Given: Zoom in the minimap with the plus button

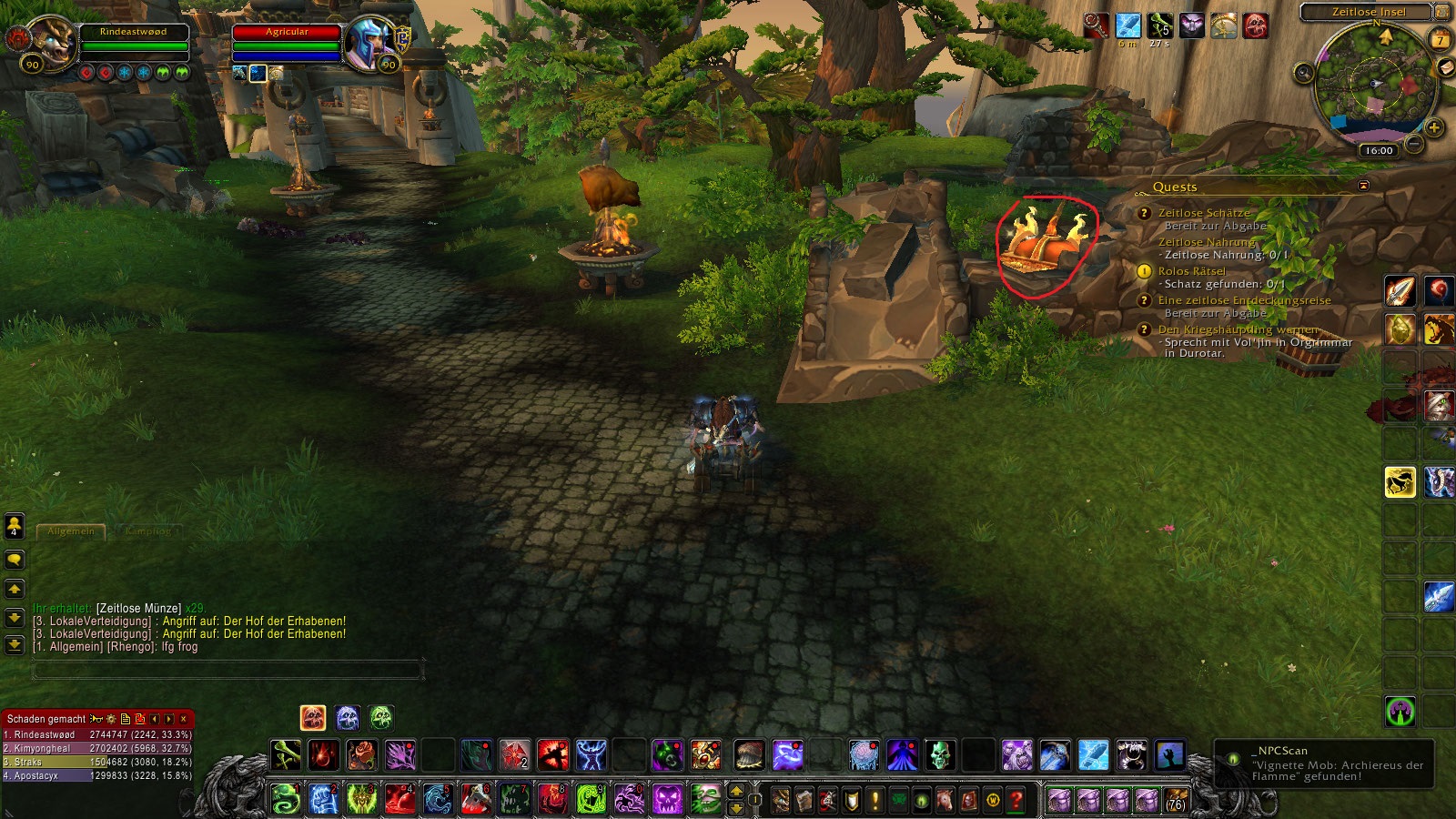Looking at the screenshot, I should point(1434,127).
